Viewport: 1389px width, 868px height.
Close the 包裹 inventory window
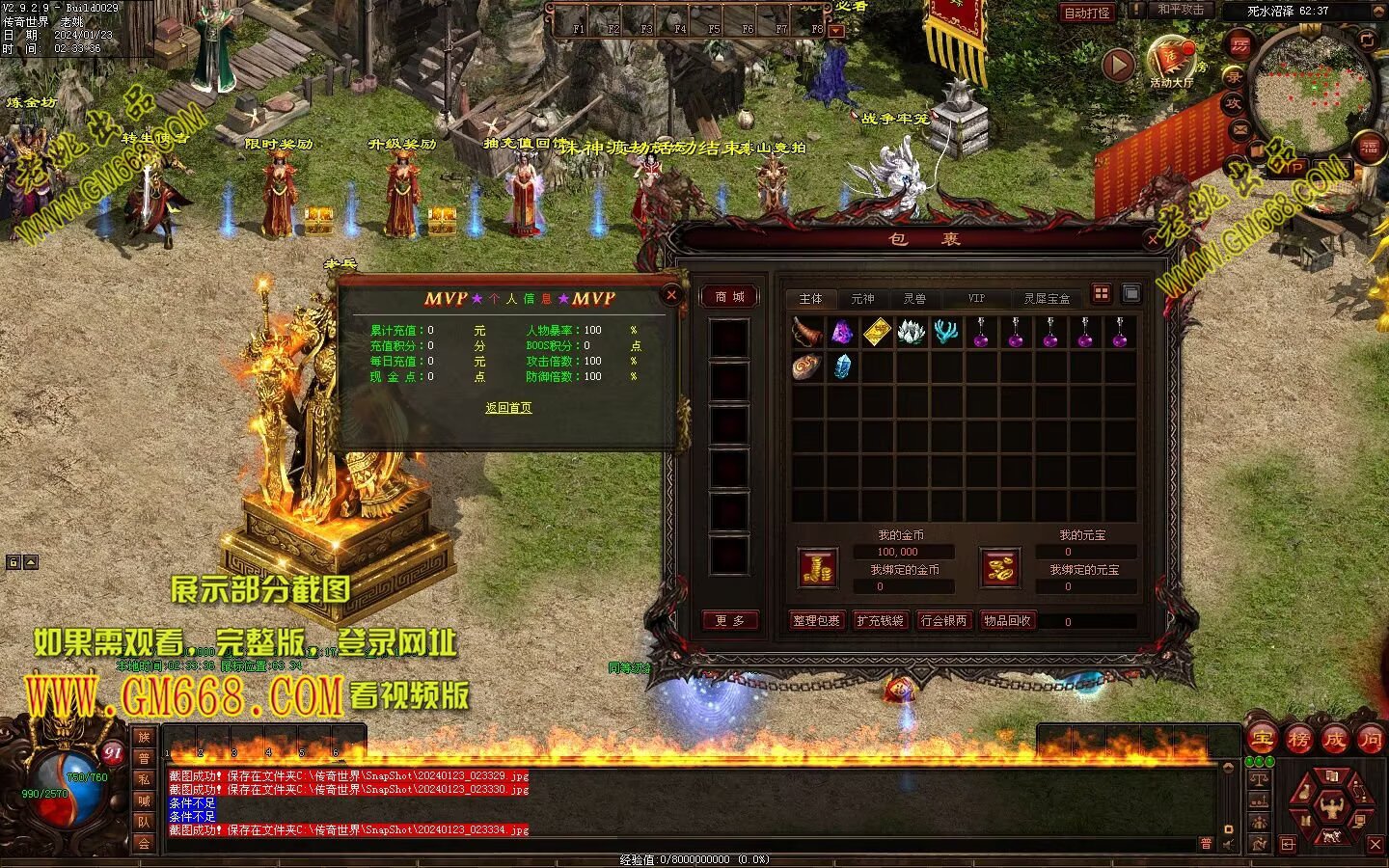(x=1153, y=239)
